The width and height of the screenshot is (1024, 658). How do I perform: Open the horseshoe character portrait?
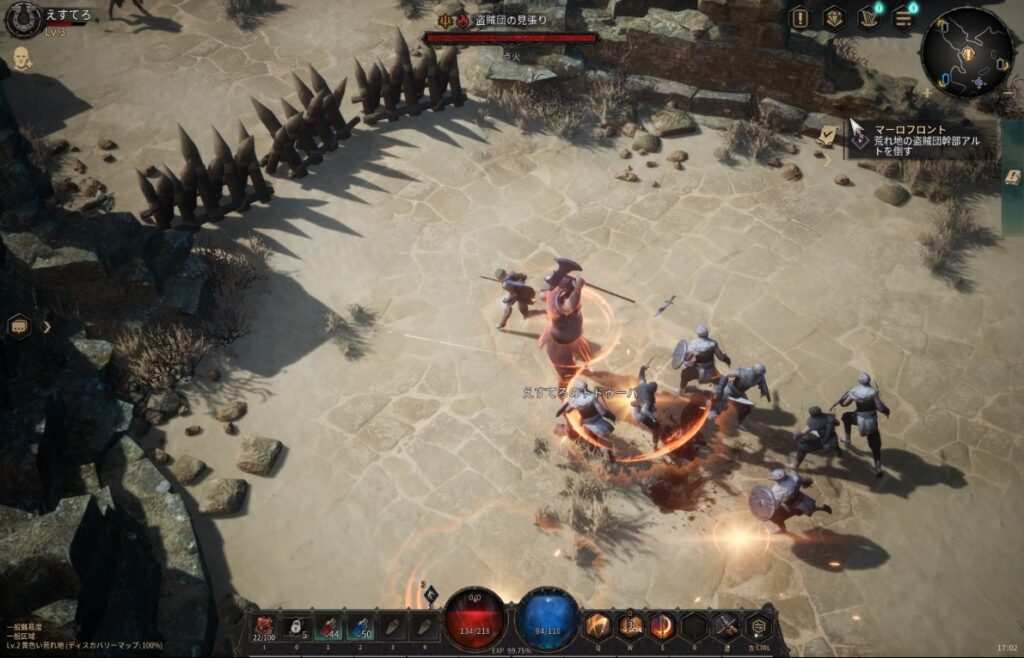[22, 18]
